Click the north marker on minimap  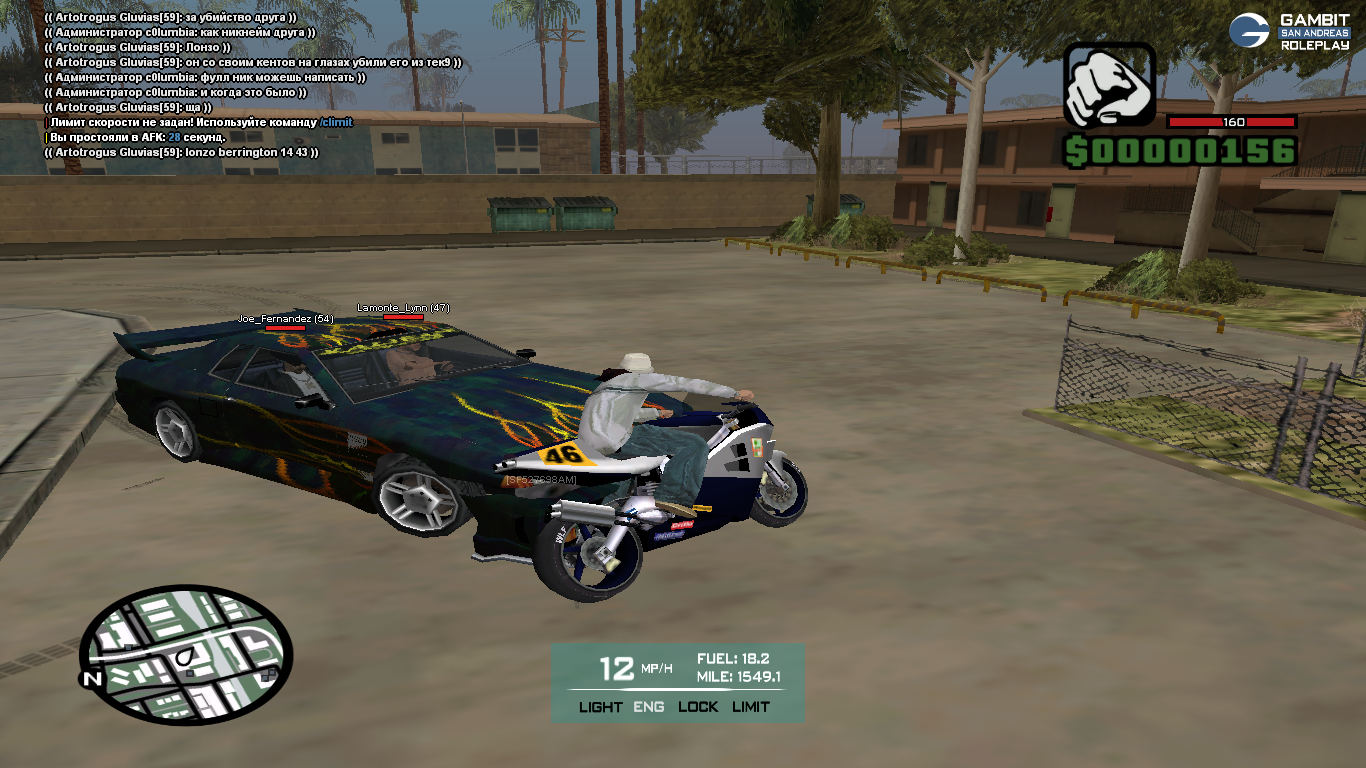(92, 680)
